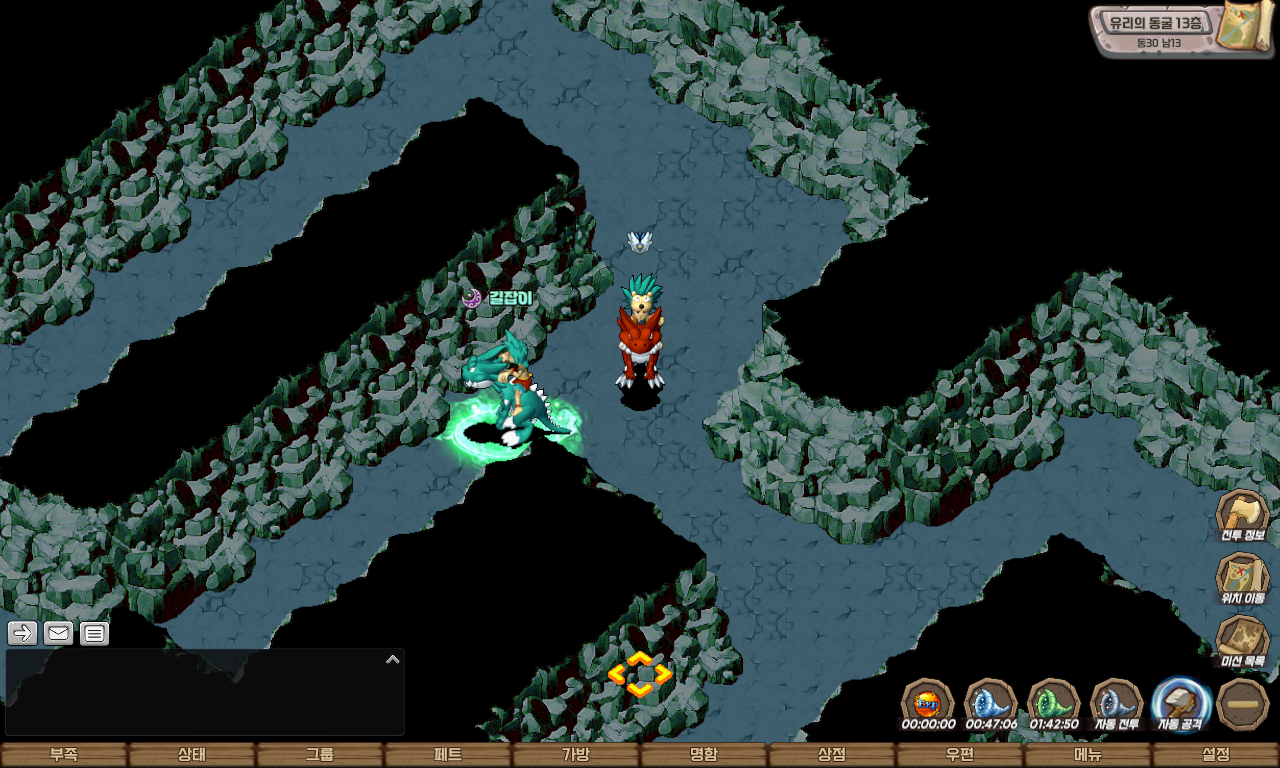
Task: Open the 우편 (mail) menu
Action: point(960,755)
